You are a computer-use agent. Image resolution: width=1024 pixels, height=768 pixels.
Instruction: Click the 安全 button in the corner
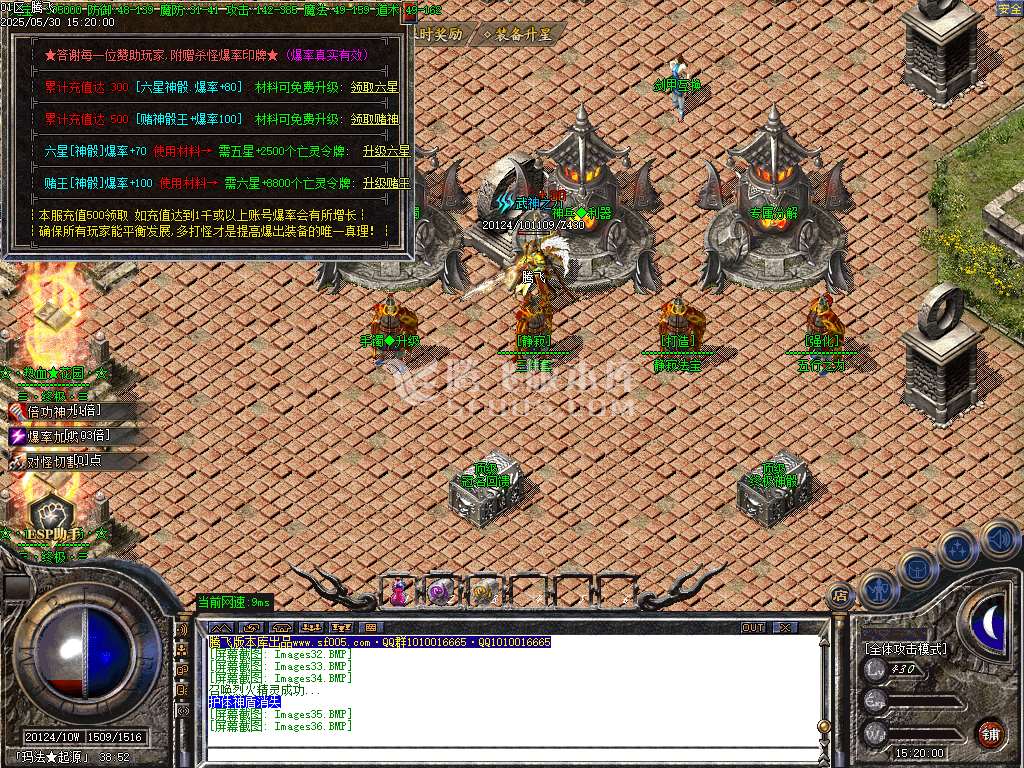tap(1009, 9)
